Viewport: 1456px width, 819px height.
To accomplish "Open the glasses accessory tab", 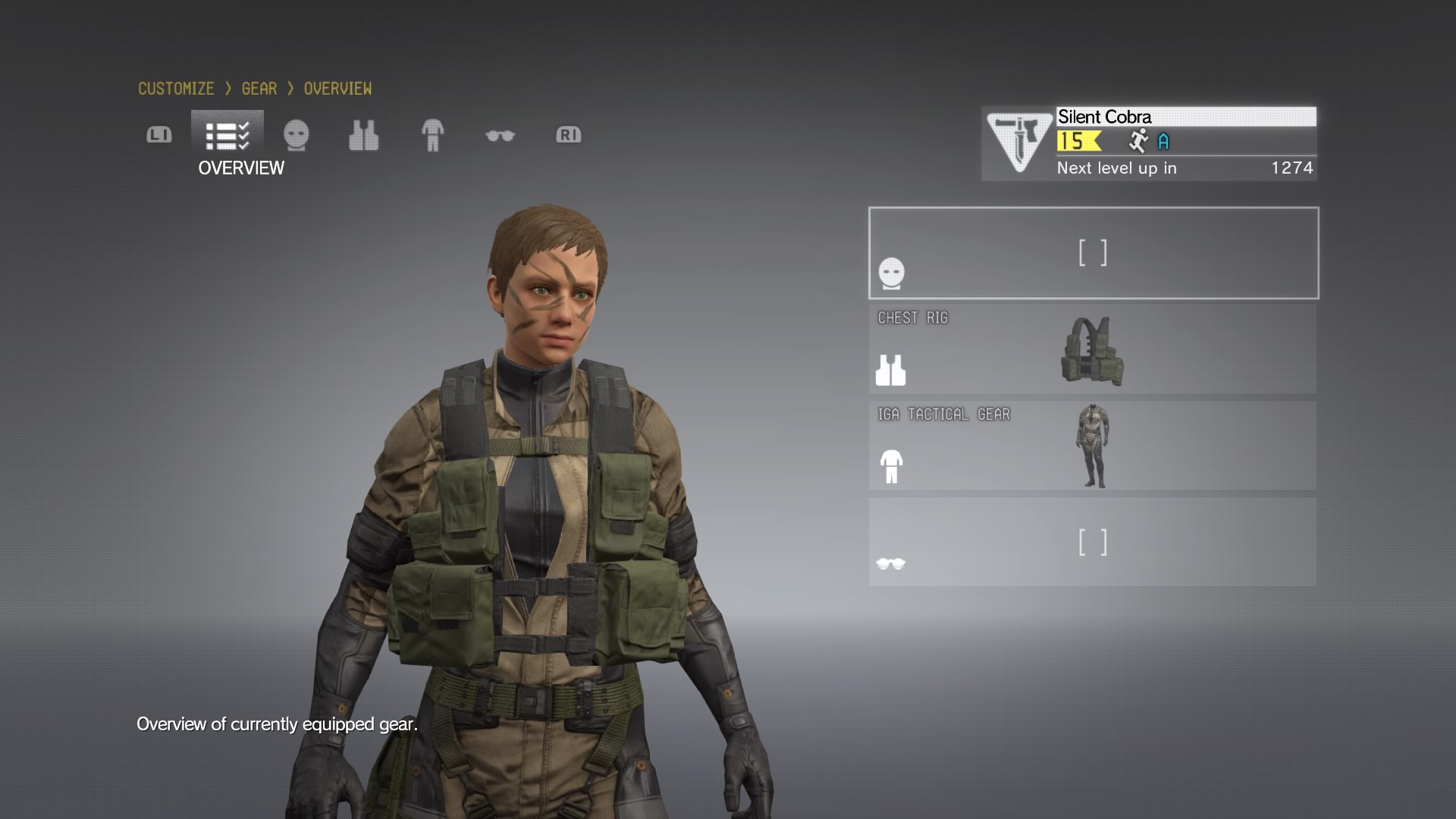I will (x=500, y=136).
